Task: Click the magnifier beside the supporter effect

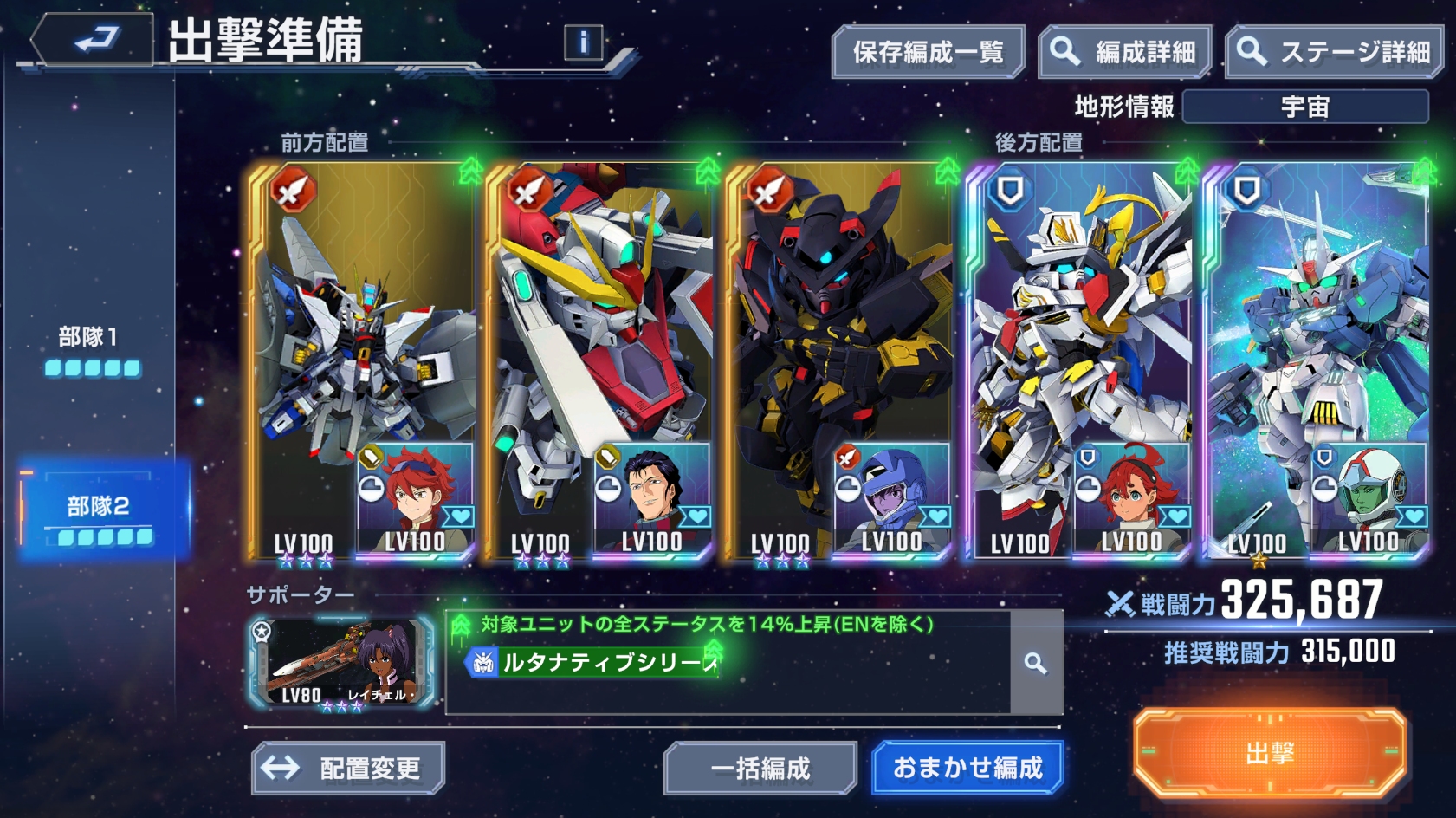Action: click(1035, 663)
